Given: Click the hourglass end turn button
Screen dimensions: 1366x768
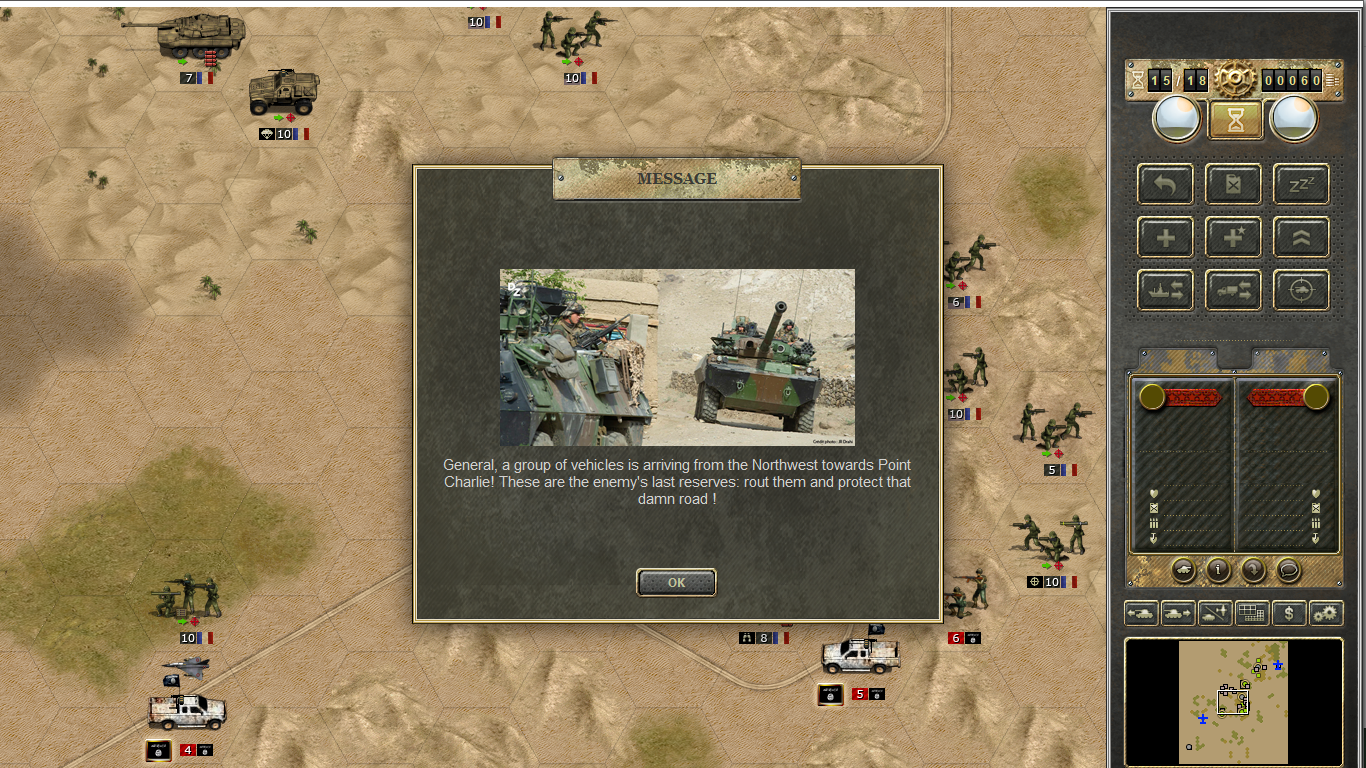Looking at the screenshot, I should point(1236,120).
